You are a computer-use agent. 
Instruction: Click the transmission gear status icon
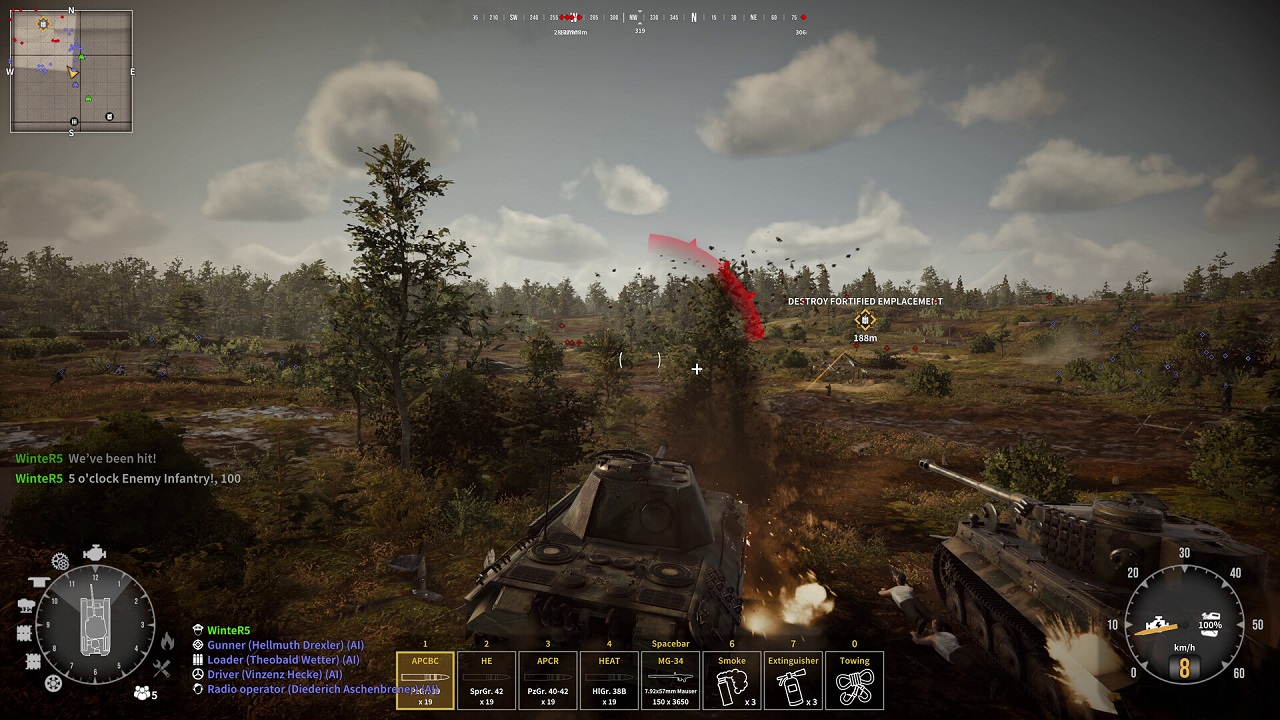pos(60,560)
